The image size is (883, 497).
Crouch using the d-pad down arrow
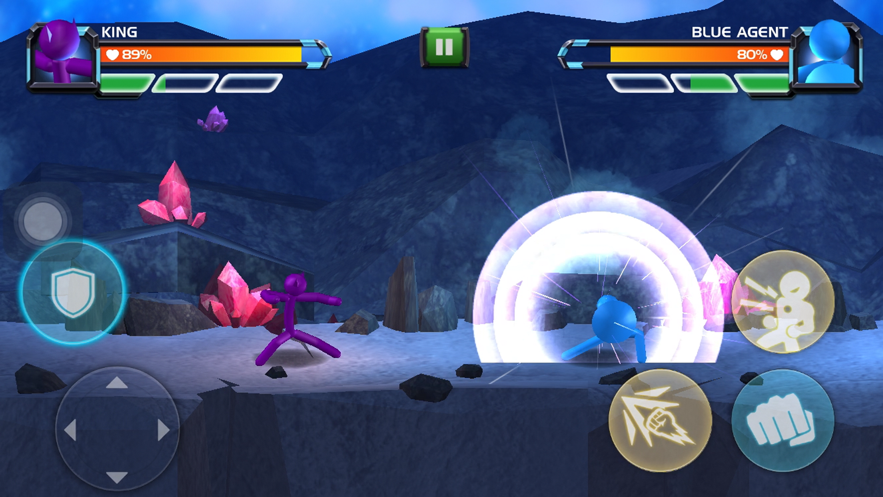click(x=117, y=477)
